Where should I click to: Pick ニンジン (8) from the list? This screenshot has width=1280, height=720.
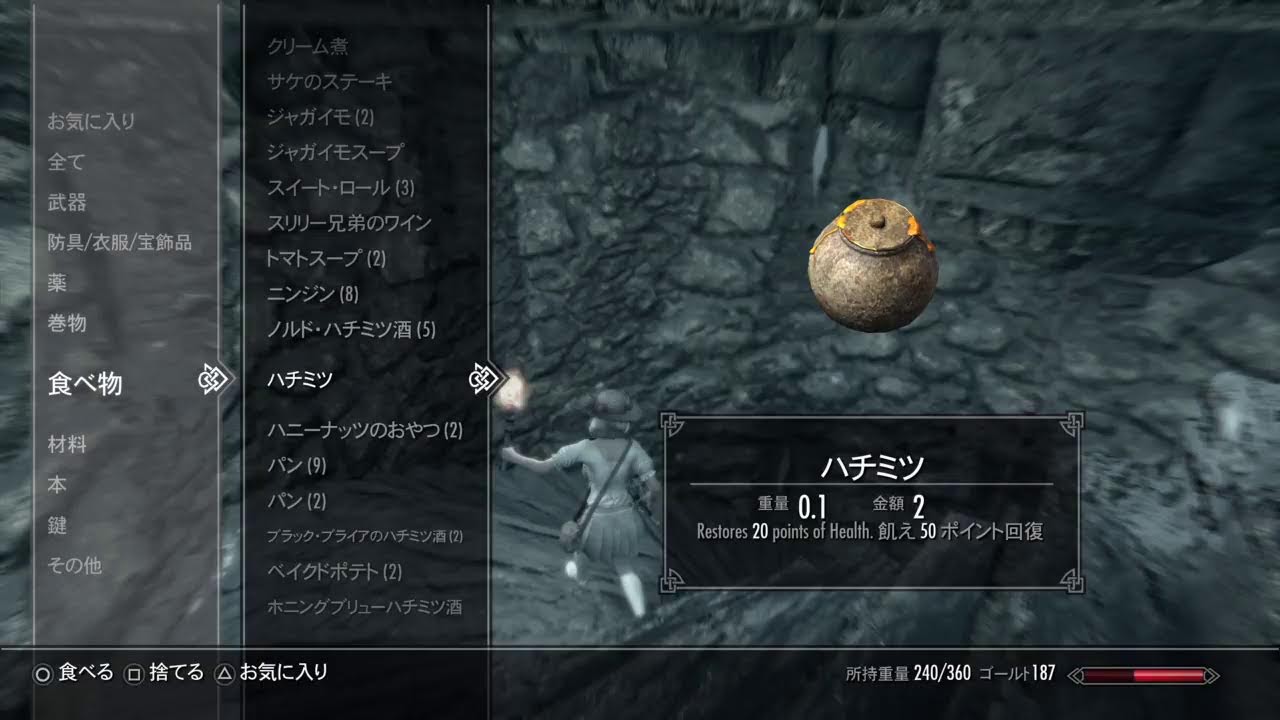click(312, 295)
